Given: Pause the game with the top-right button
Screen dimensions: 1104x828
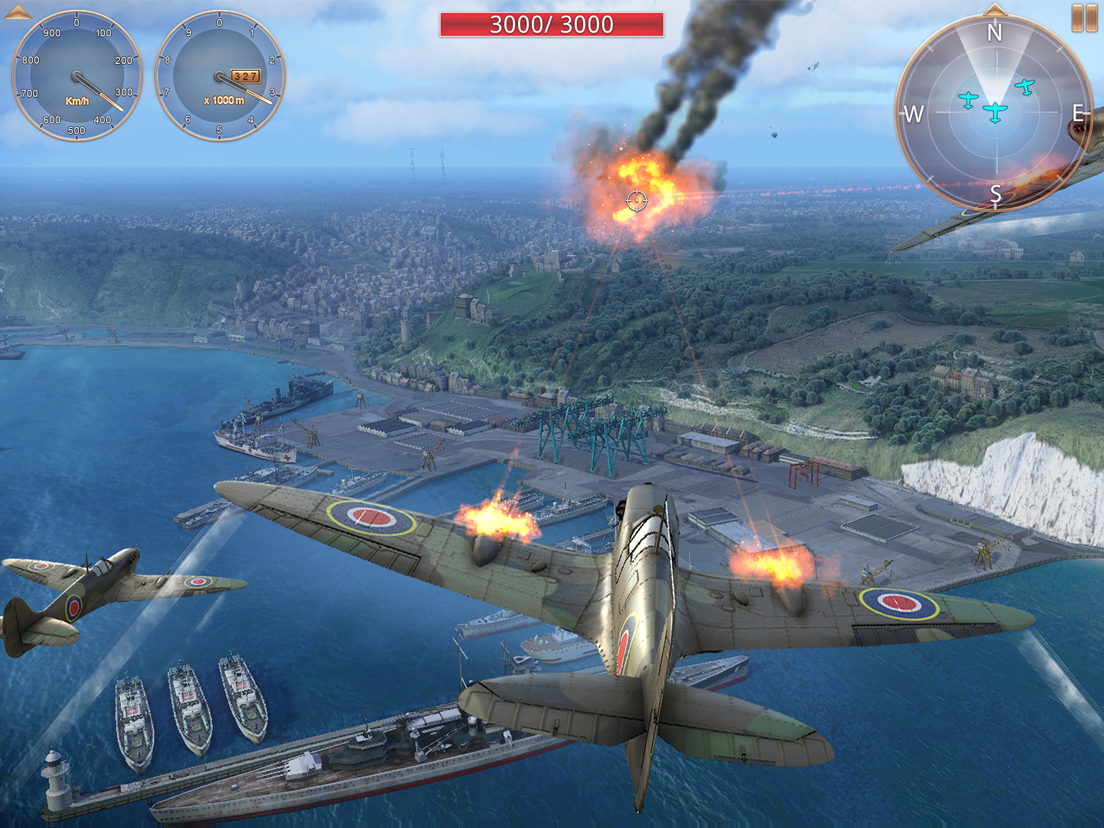Looking at the screenshot, I should tap(1084, 18).
